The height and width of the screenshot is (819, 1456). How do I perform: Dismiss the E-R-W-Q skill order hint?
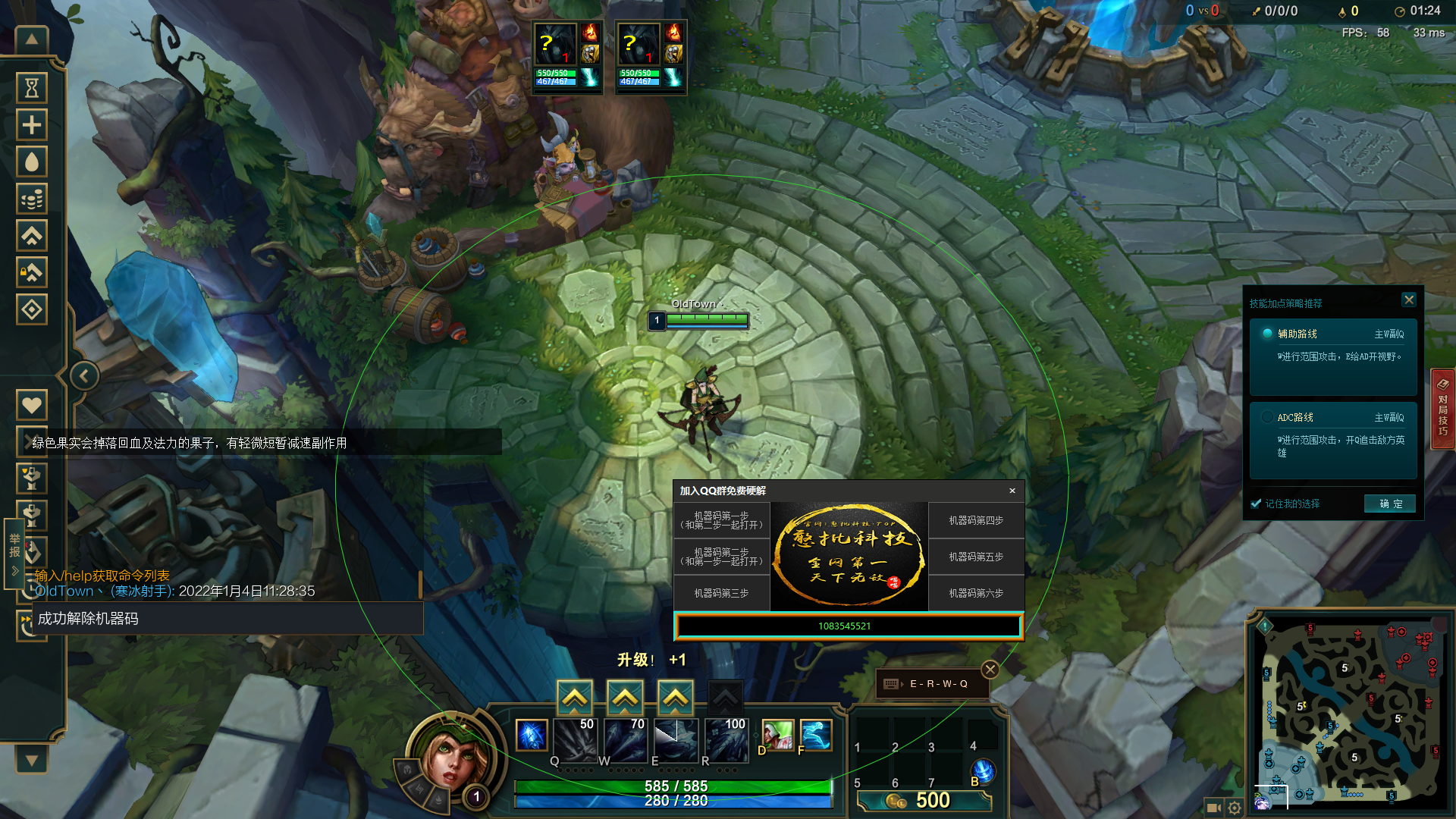[990, 669]
